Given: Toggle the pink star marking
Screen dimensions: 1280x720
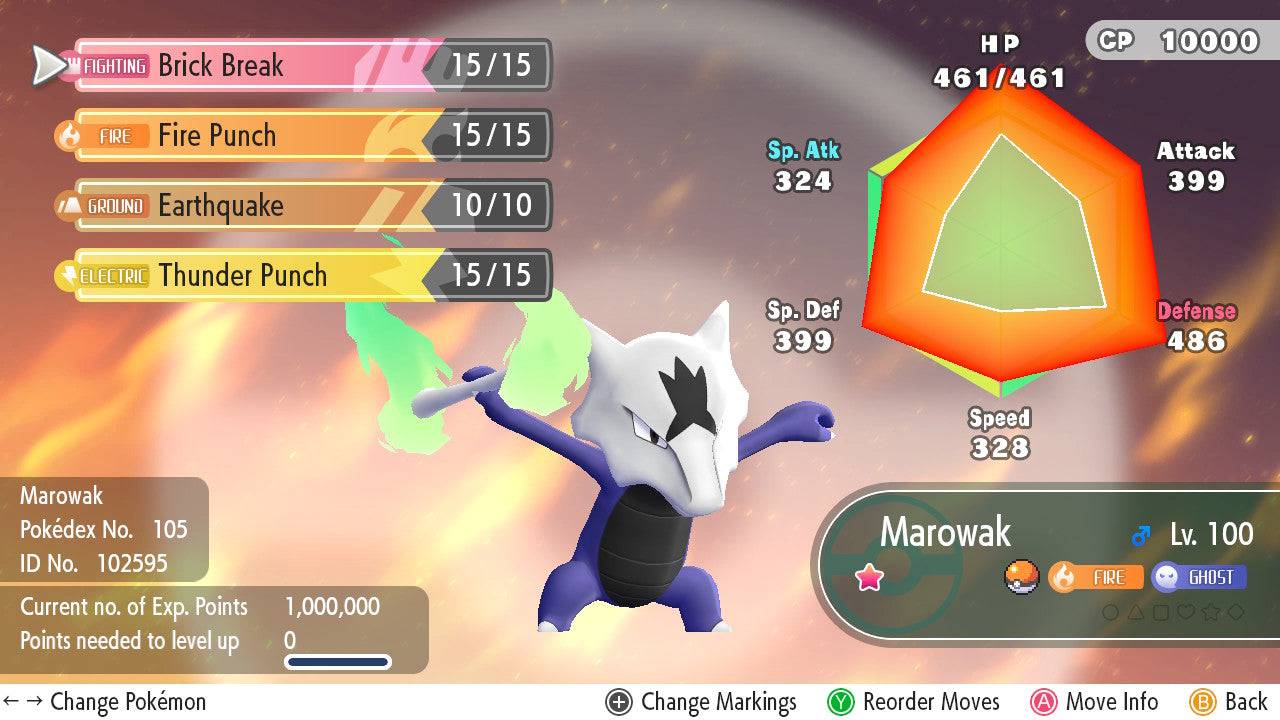Looking at the screenshot, I should pyautogui.click(x=869, y=575).
